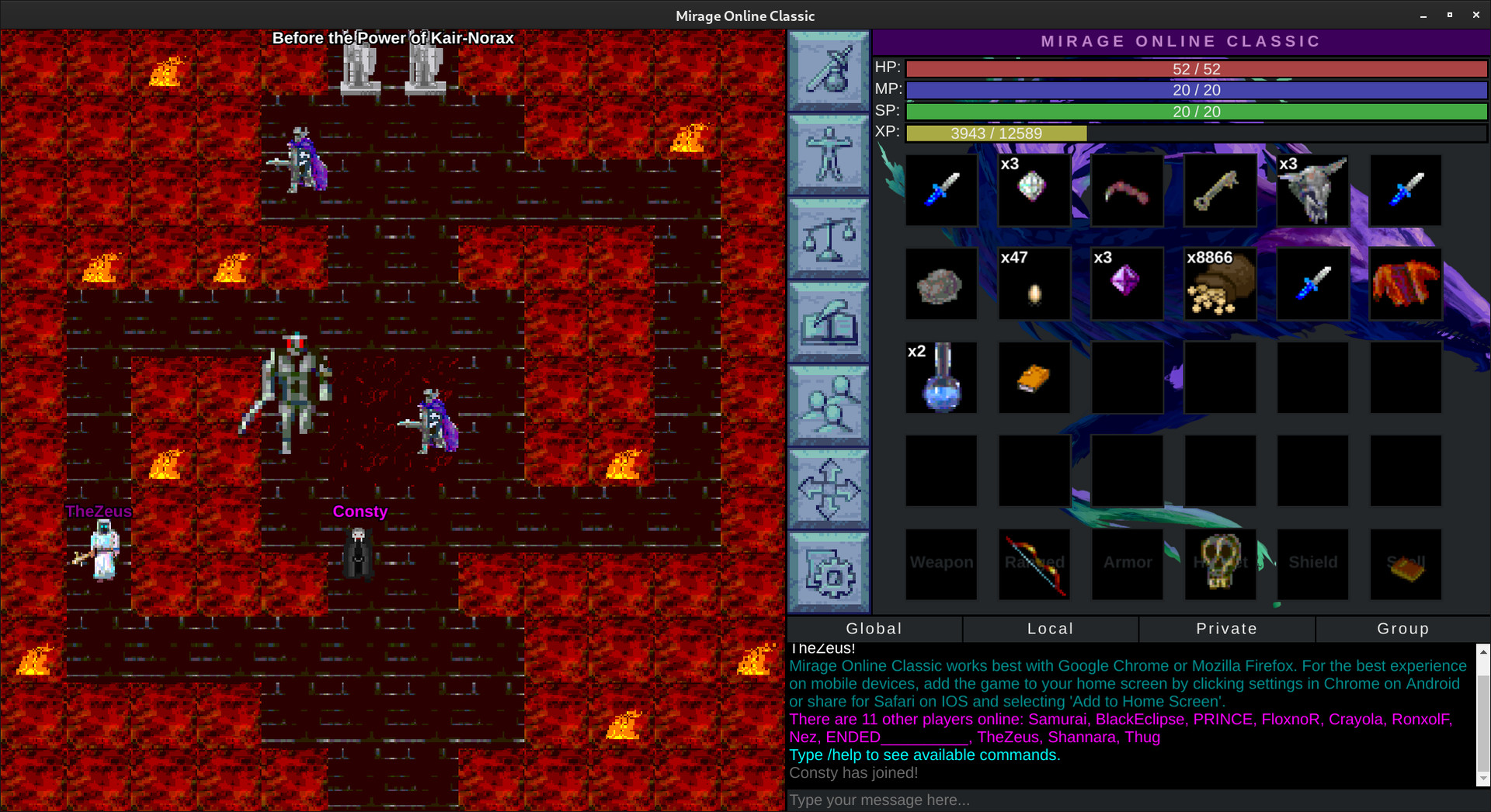Open the inventory sidebar button with sword and bag
This screenshot has width=1491, height=812.
pyautogui.click(x=829, y=71)
